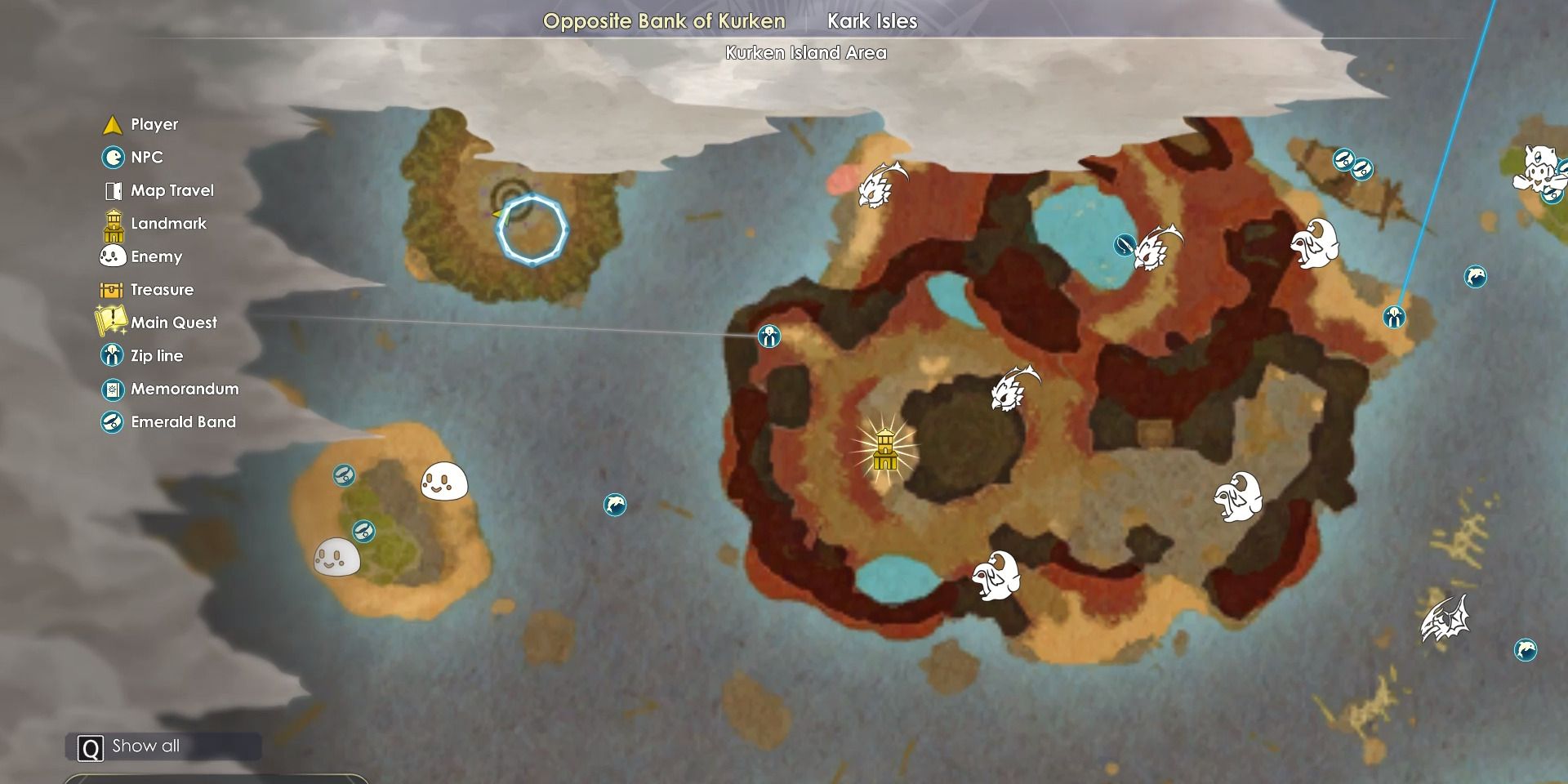1568x784 pixels.
Task: Click the glowing ring player location marker
Action: tap(532, 229)
